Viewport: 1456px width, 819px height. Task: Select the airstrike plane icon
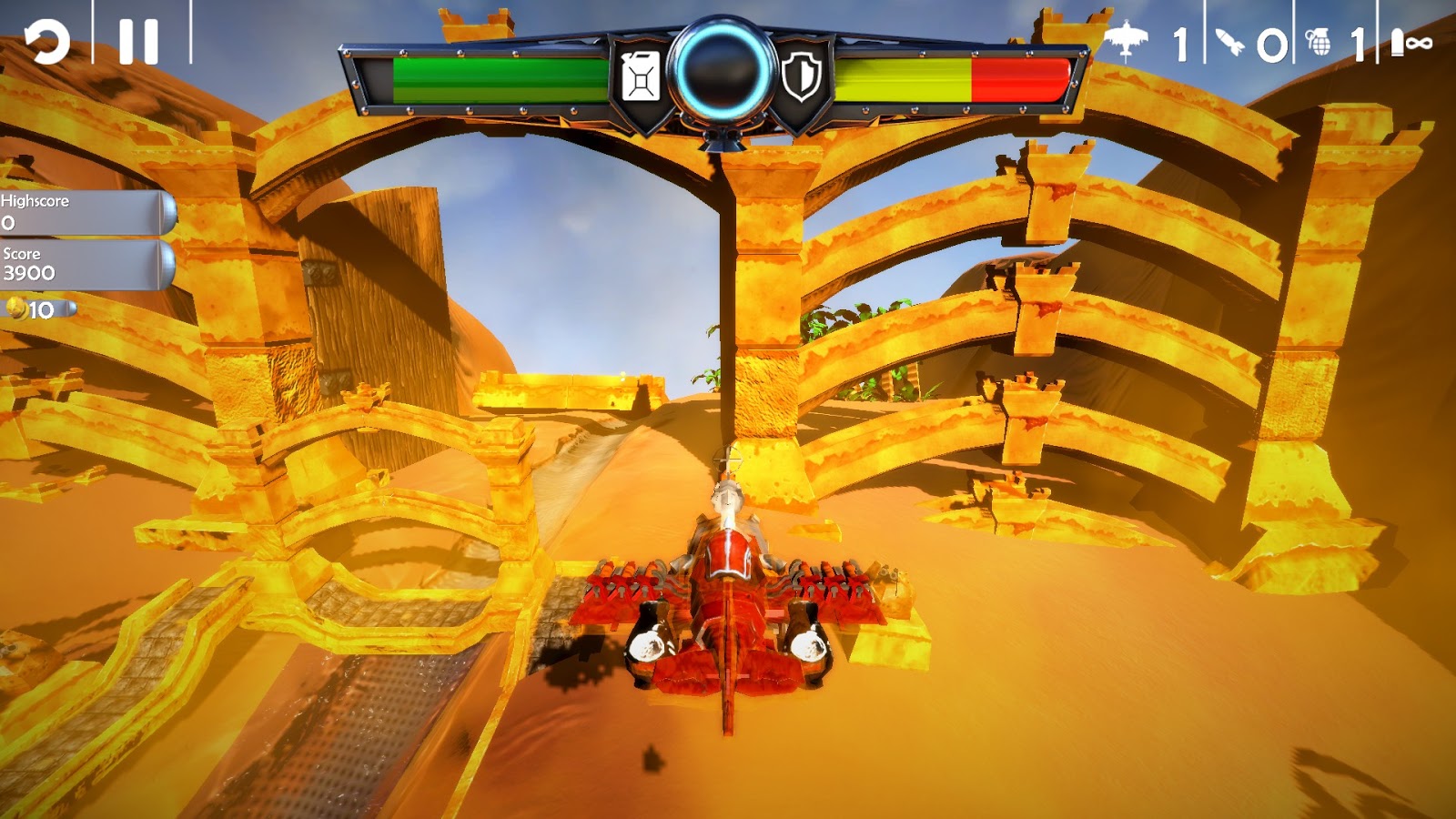point(1128,40)
